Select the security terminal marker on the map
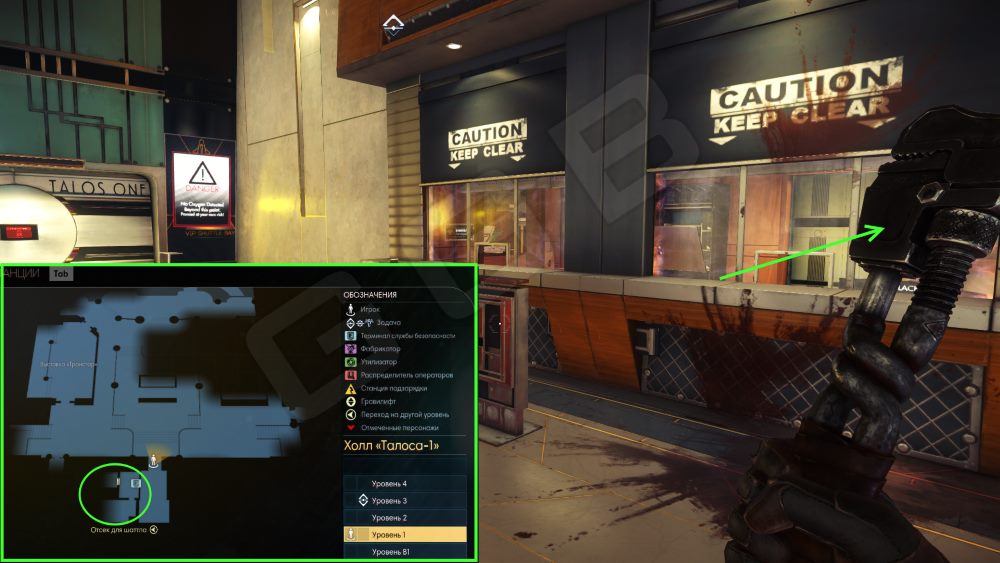The height and width of the screenshot is (563, 1000). point(136,483)
